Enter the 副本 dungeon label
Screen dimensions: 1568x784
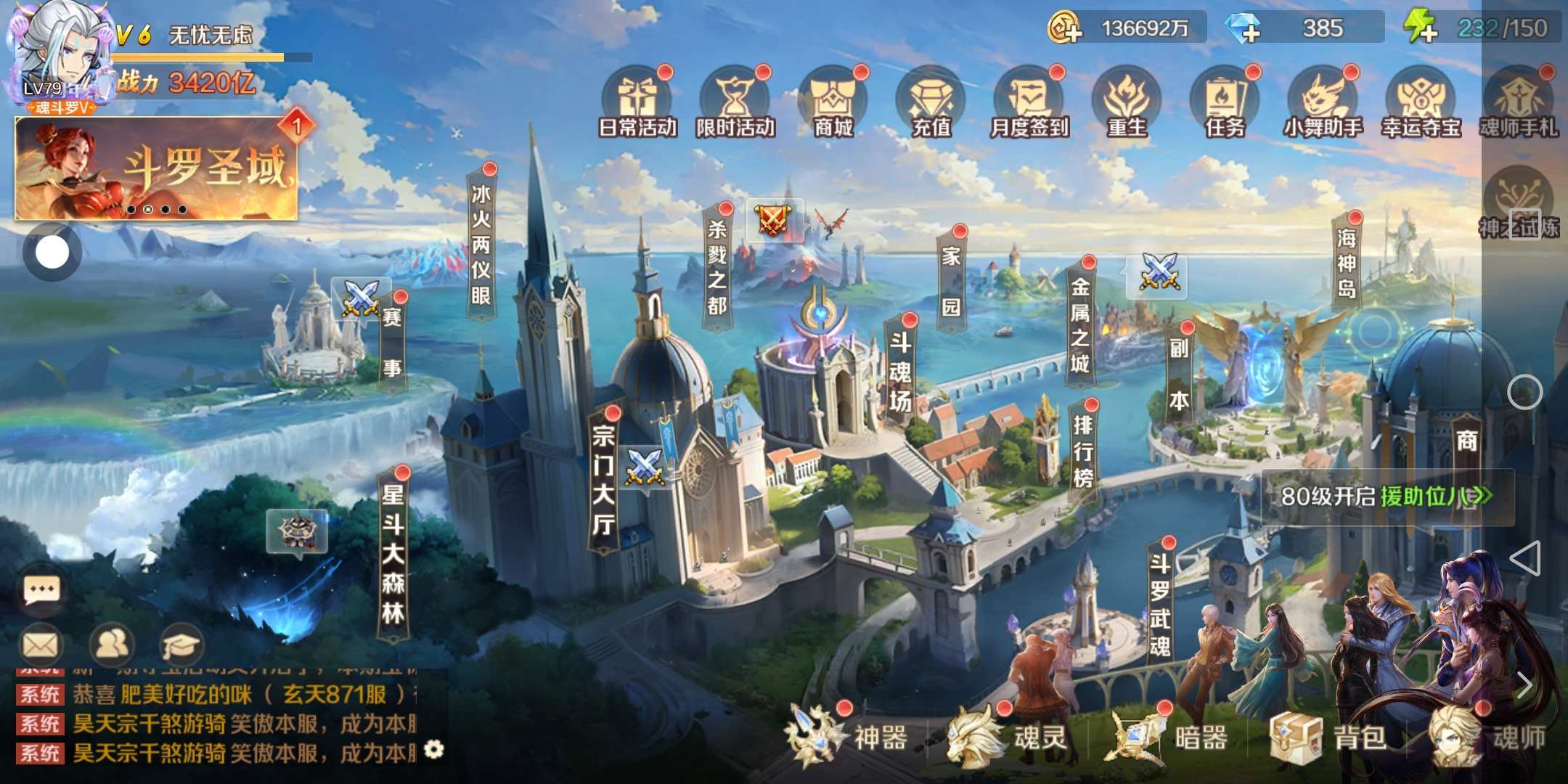click(1178, 375)
